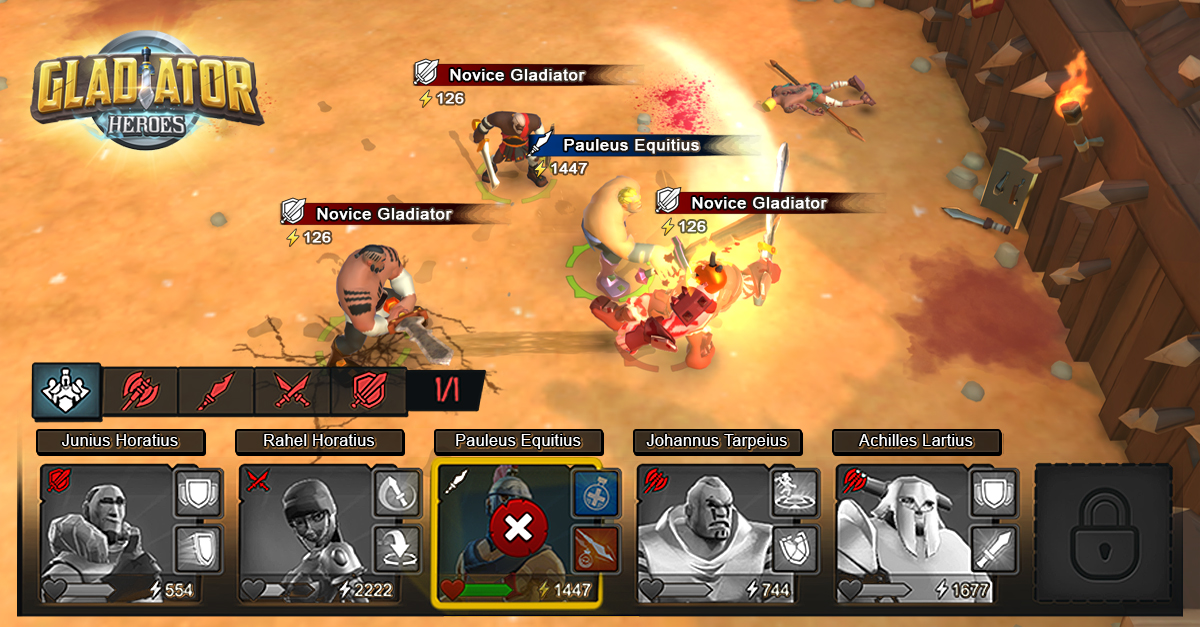
Task: Switch to the double-axe class filter
Action: [x=141, y=391]
